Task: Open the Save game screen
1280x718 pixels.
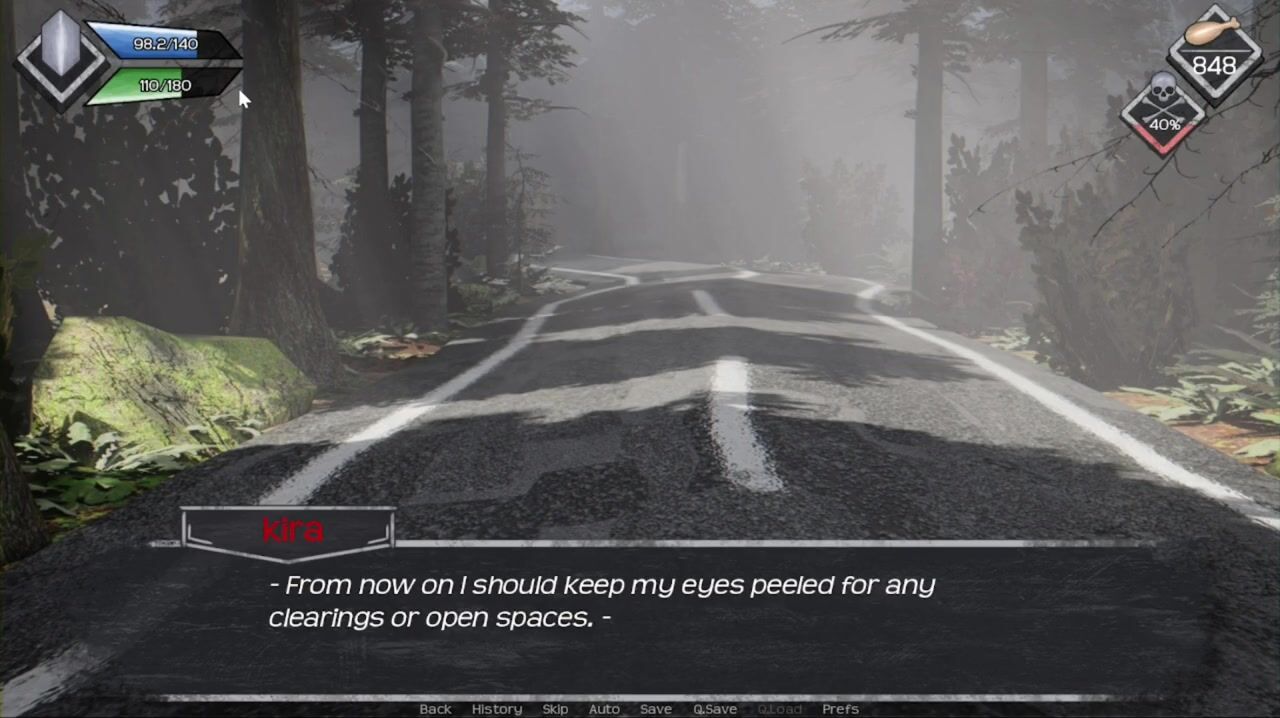Action: (656, 709)
